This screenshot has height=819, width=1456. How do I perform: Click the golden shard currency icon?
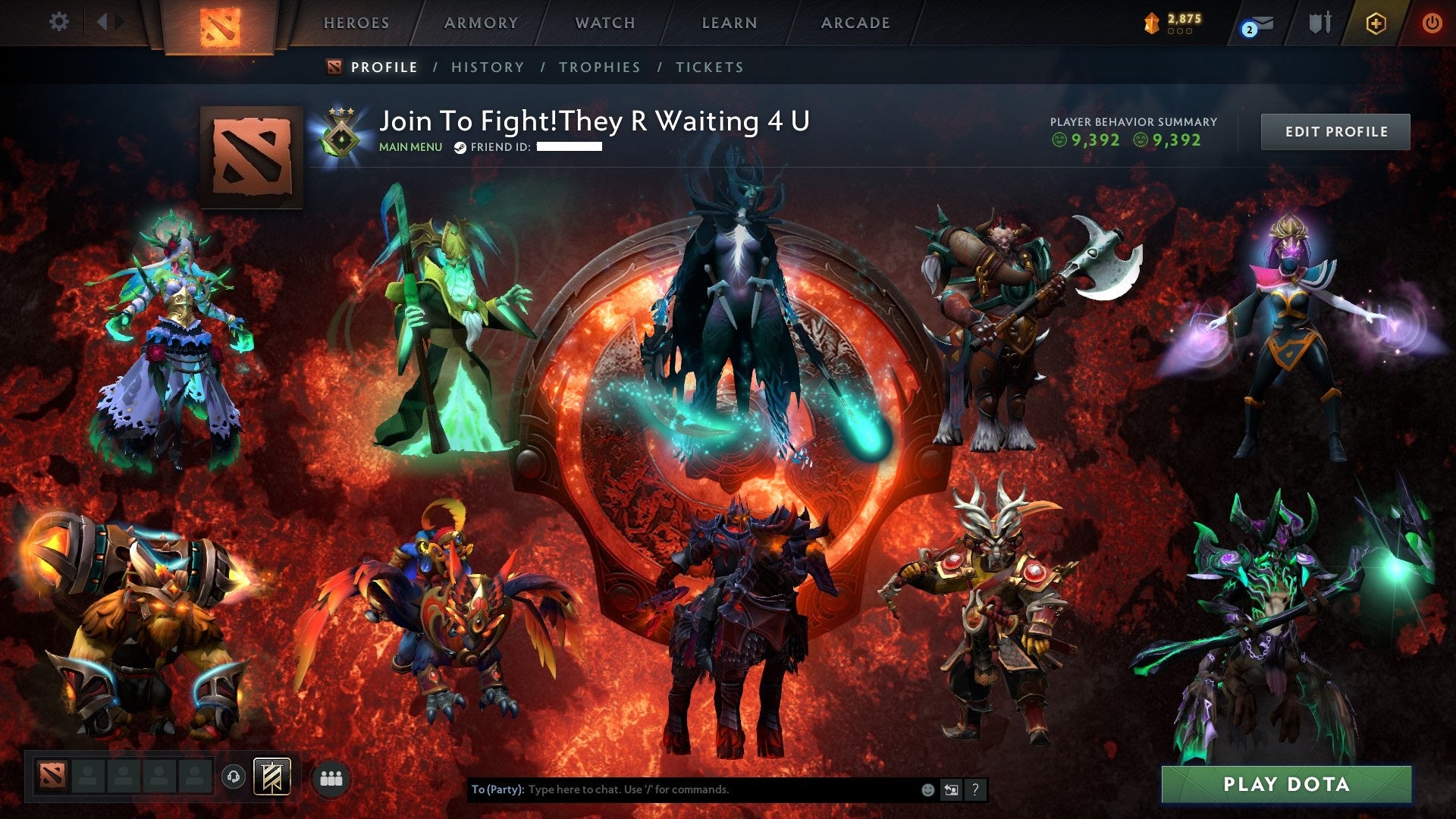pyautogui.click(x=1150, y=23)
